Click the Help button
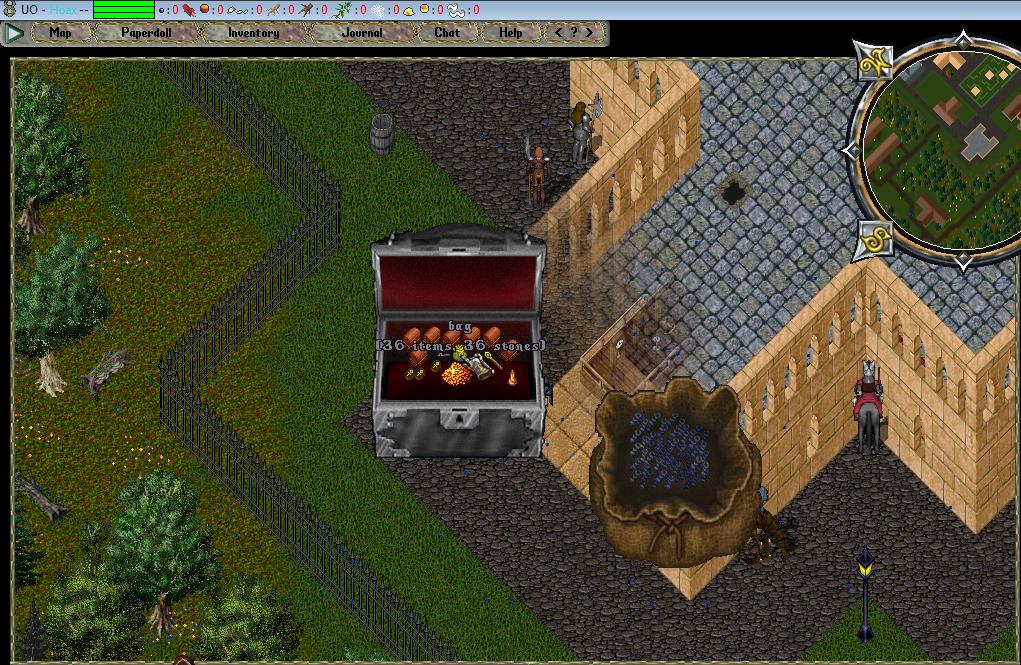Screen dimensions: 1021x665 (511, 32)
